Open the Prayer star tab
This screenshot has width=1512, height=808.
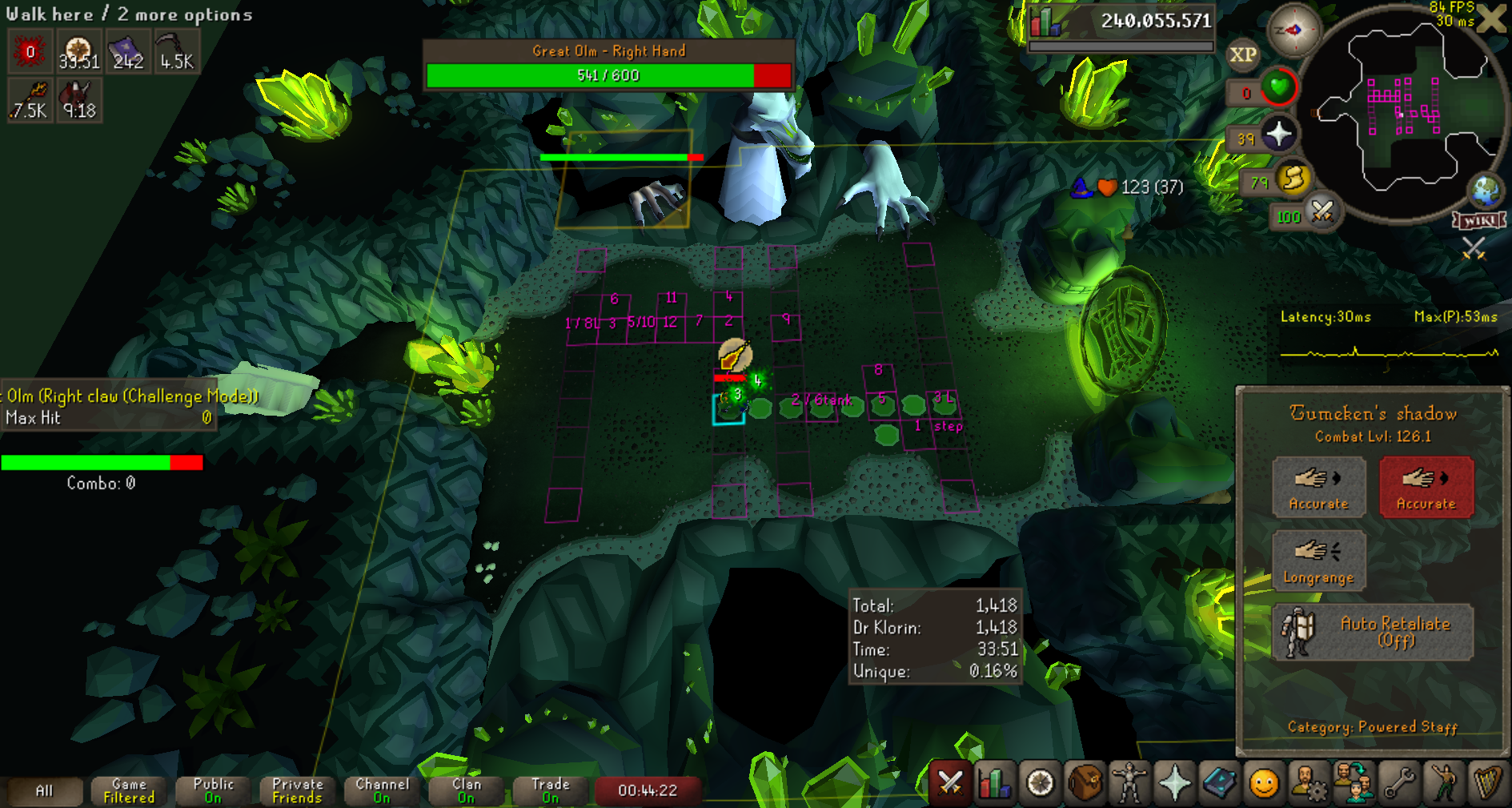[1174, 782]
